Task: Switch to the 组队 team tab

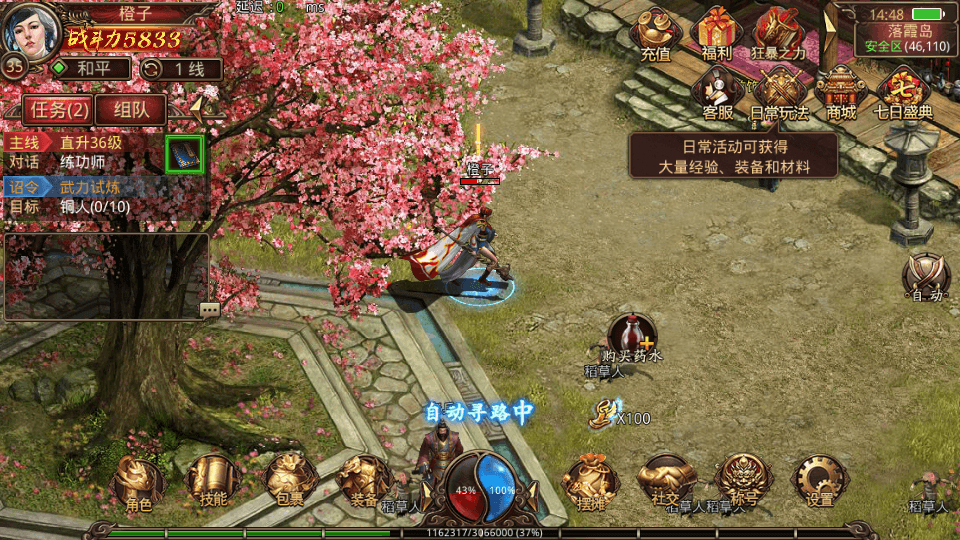Action: point(131,110)
